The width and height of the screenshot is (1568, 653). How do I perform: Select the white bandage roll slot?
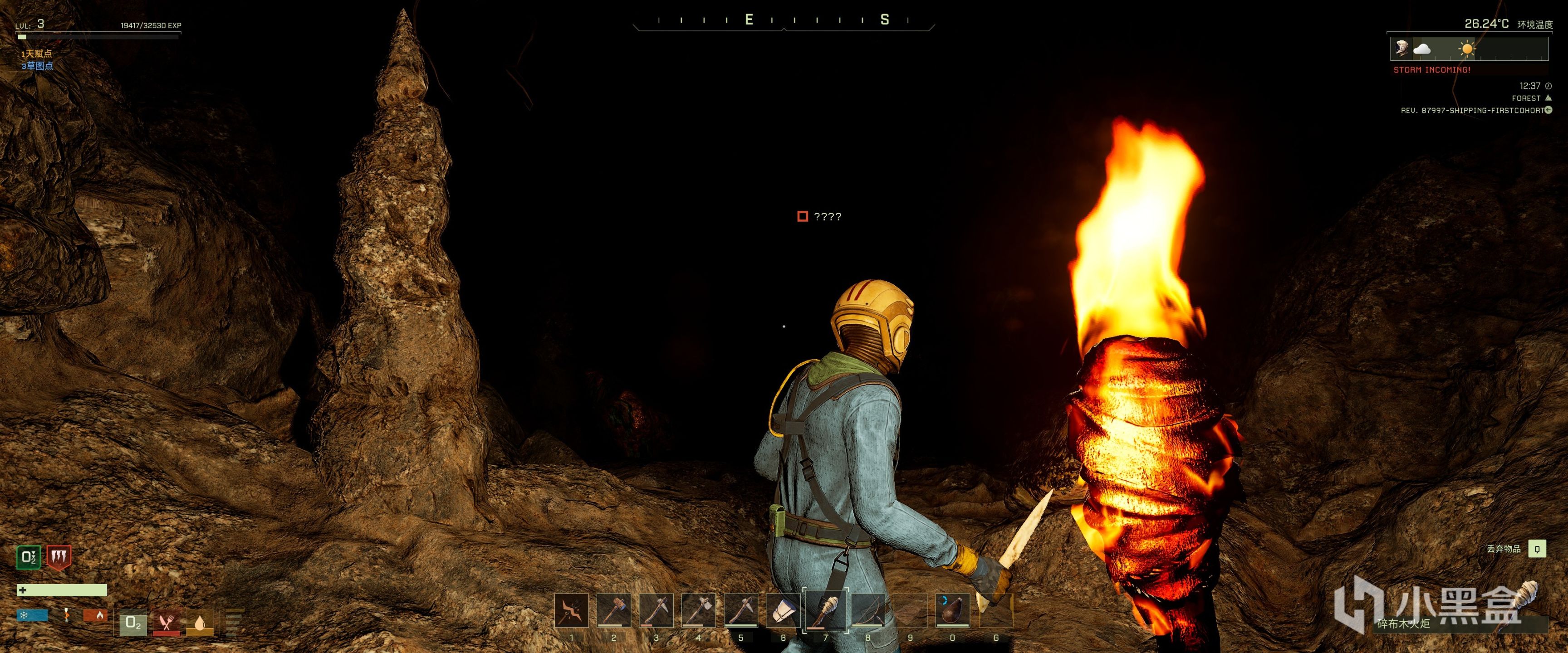point(783,610)
